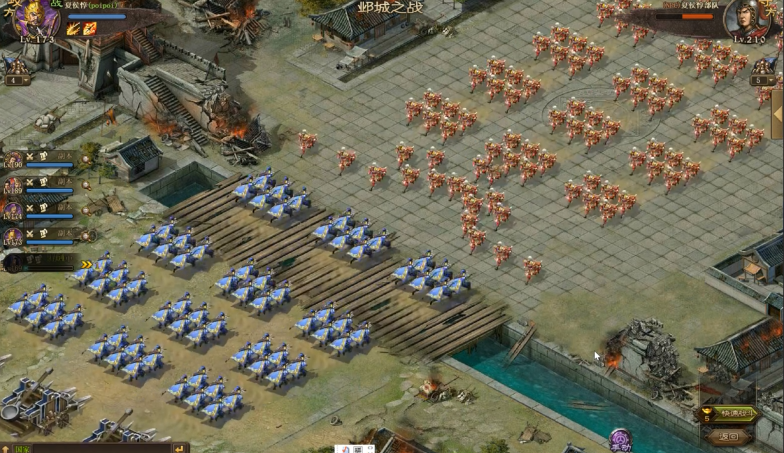Select the Lv.124 reserve general row

(40, 210)
